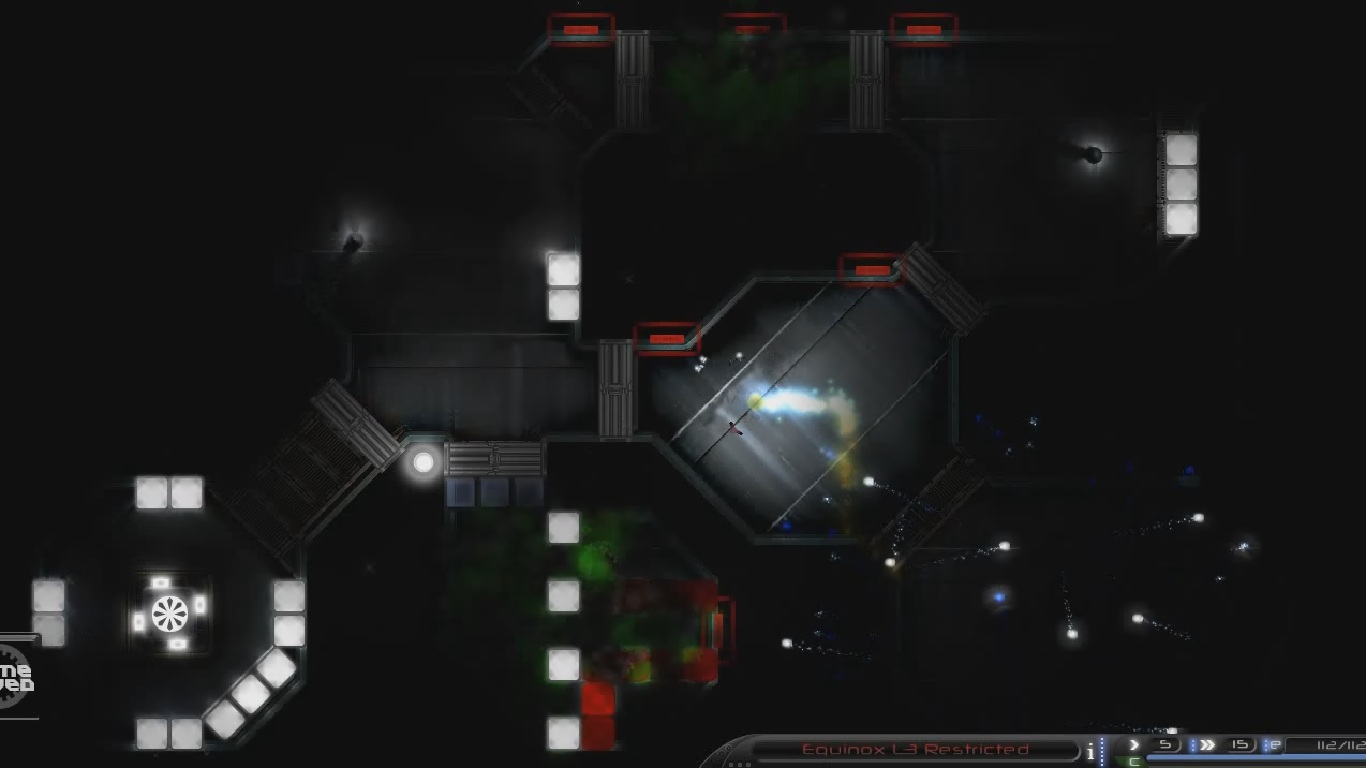
Task: Click the rotating fan vent in the octagonal room
Action: [x=168, y=613]
